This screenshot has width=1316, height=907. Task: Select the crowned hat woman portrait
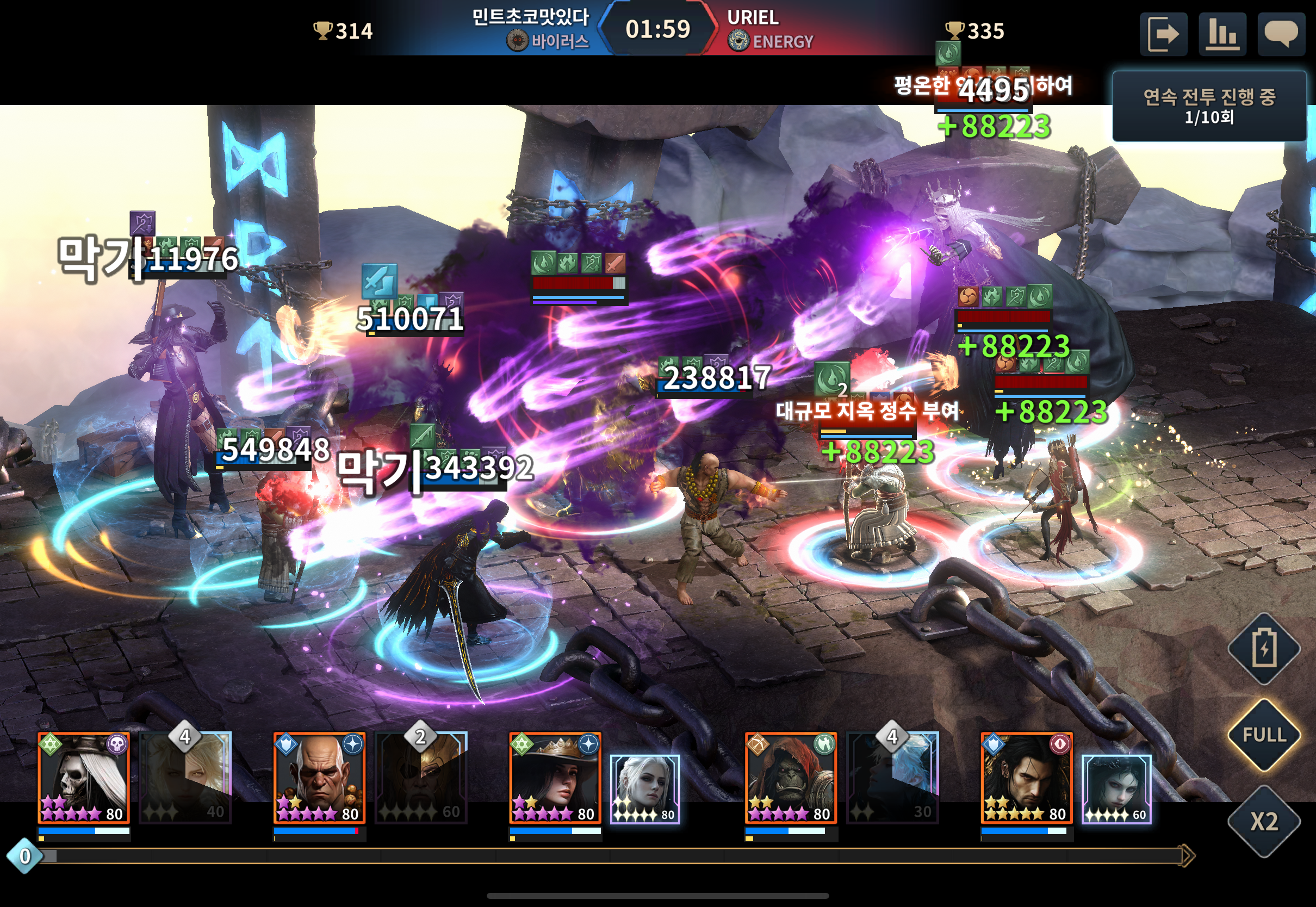pos(555,778)
